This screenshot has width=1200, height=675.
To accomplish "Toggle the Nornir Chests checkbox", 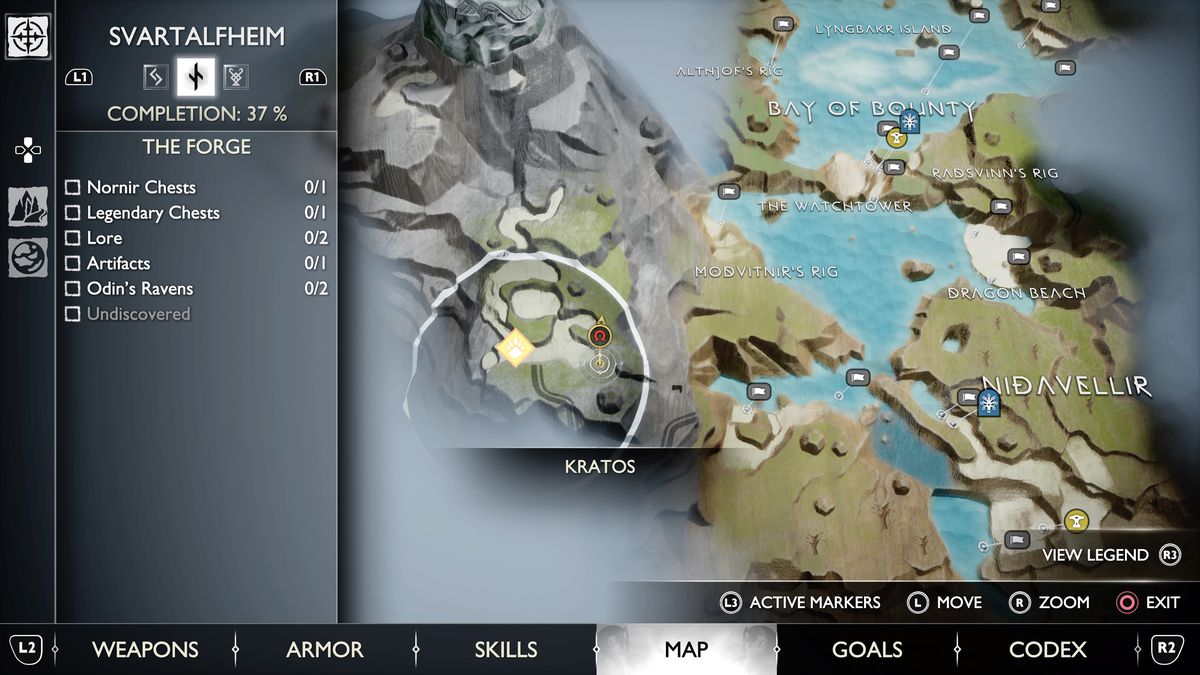I will pos(72,188).
